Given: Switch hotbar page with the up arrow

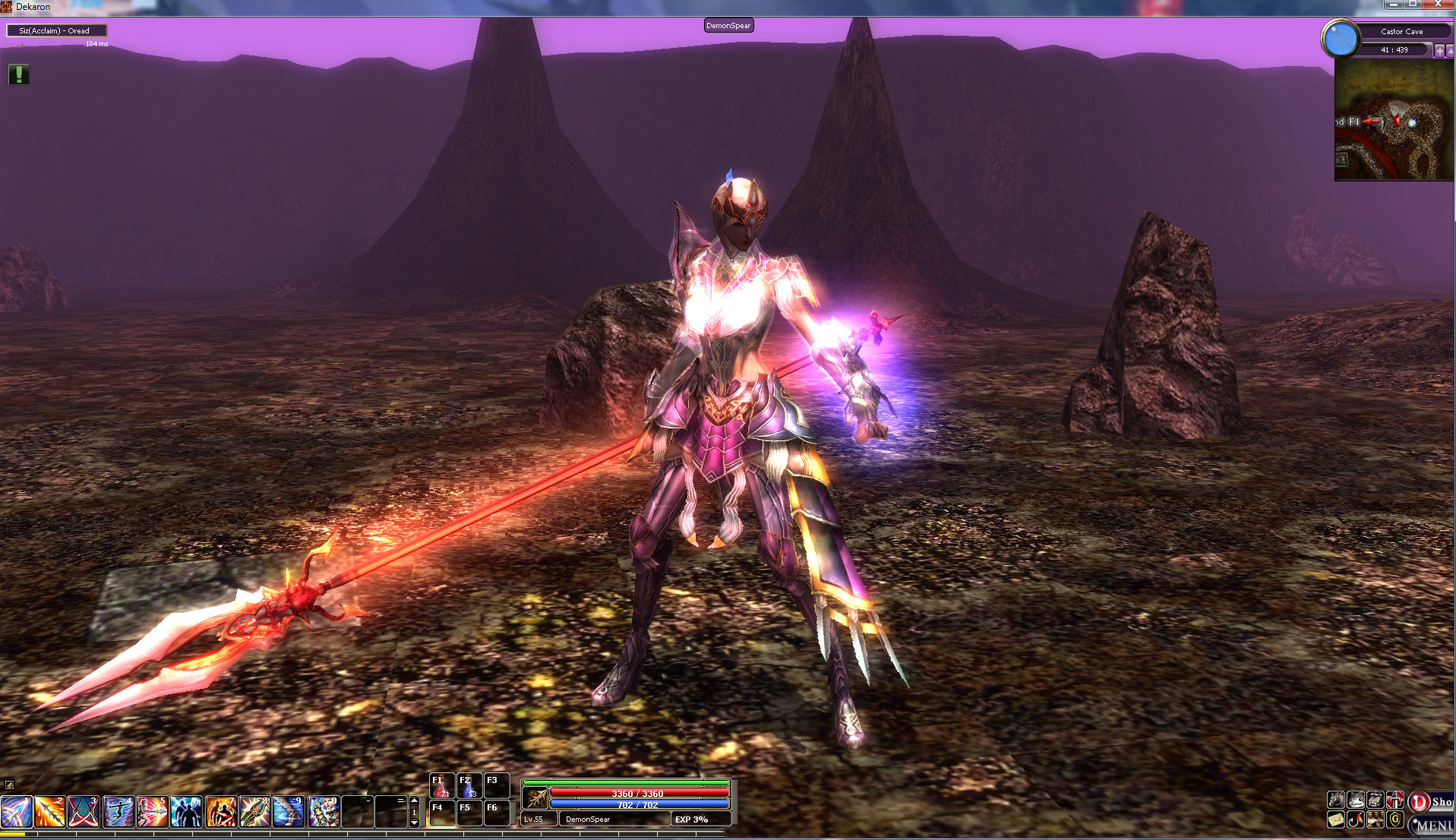Looking at the screenshot, I should [414, 801].
